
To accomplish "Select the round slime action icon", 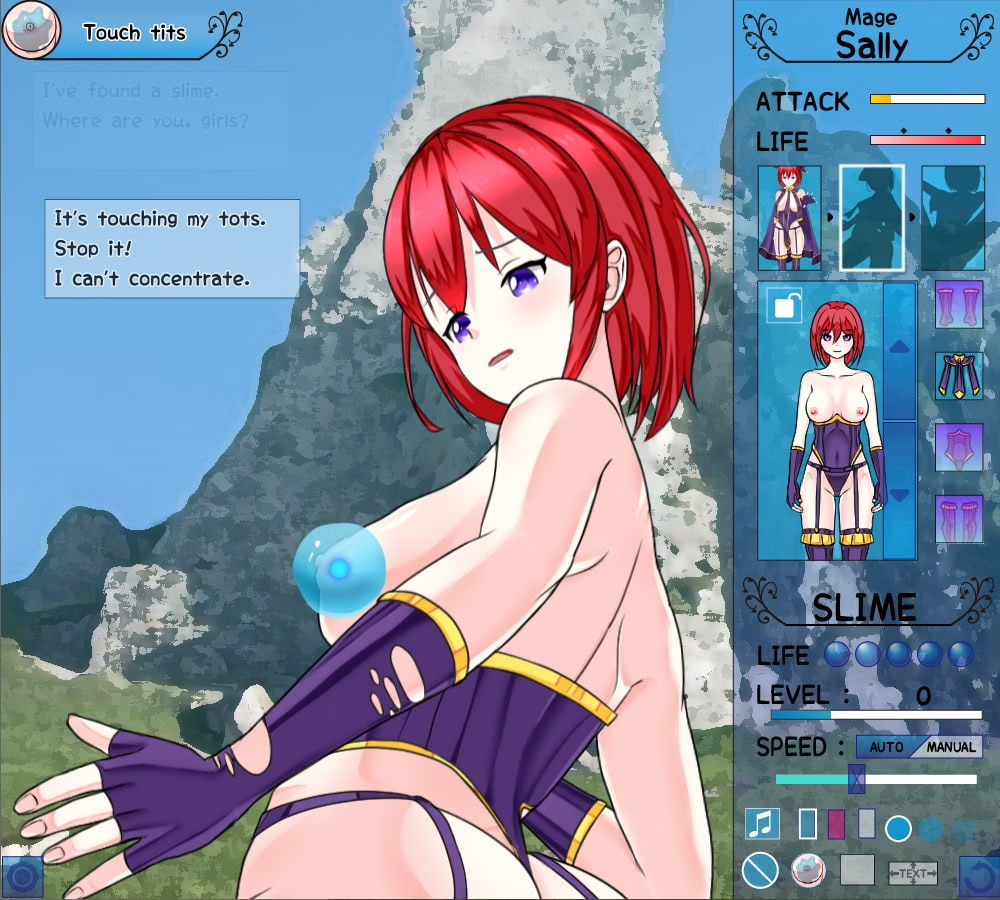I will pyautogui.click(x=808, y=870).
